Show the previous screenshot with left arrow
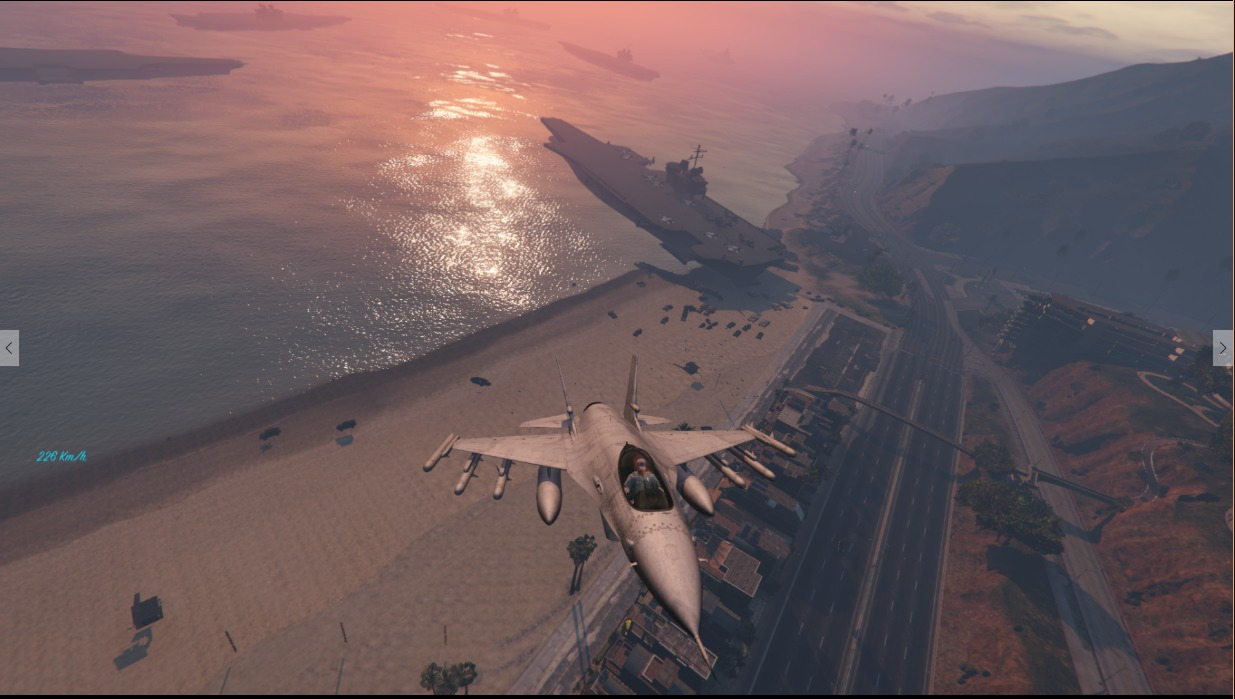 [x=9, y=348]
